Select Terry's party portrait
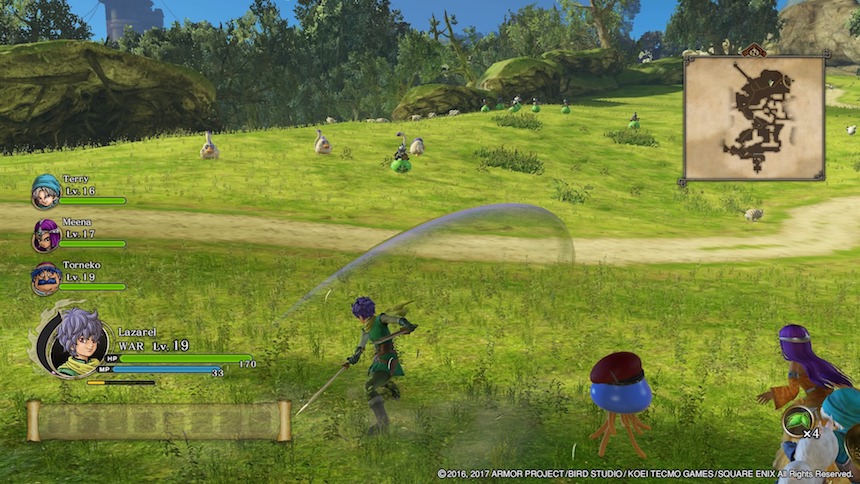Viewport: 860px width, 484px height. coord(45,190)
